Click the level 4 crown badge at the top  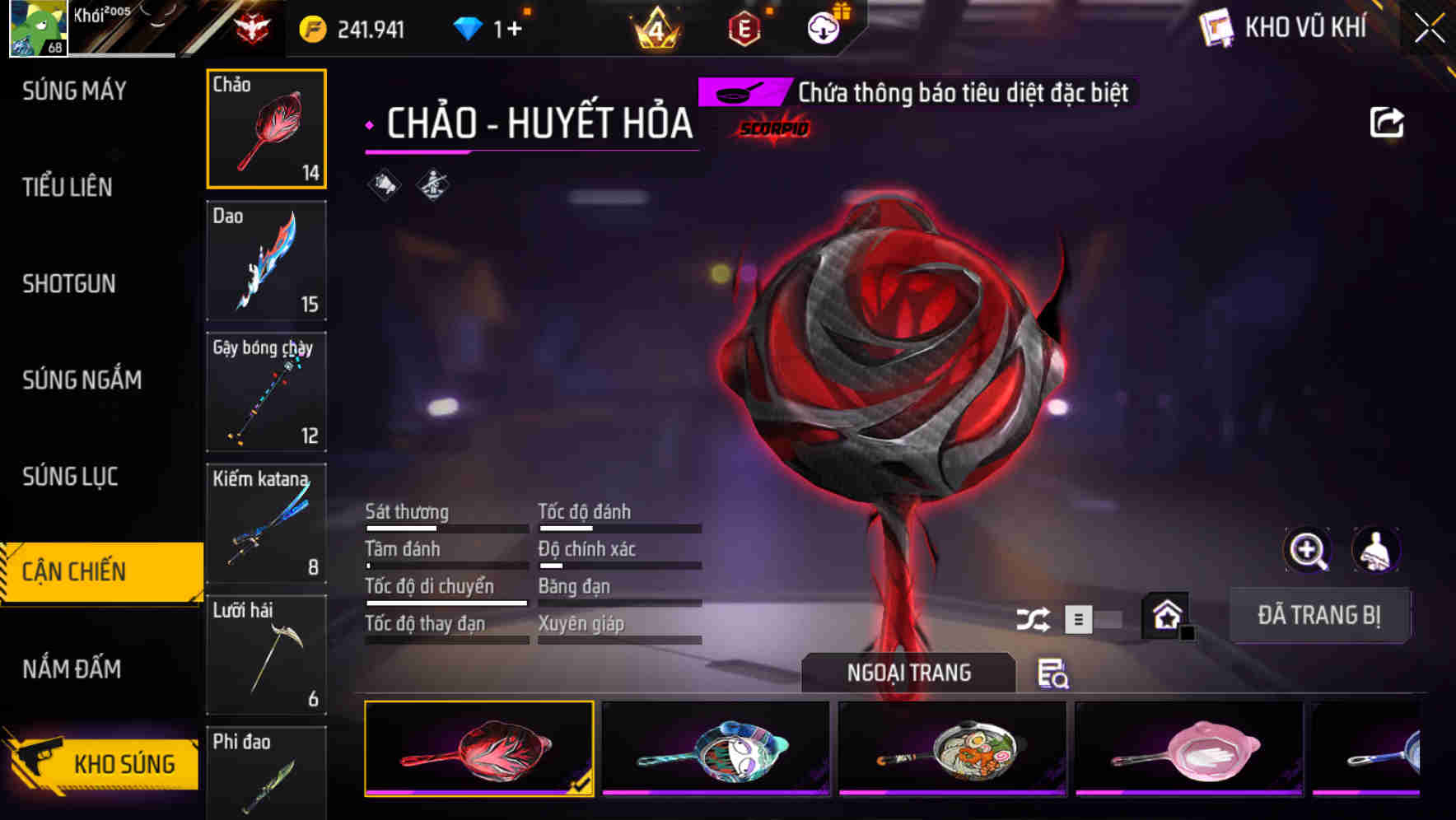(x=655, y=27)
